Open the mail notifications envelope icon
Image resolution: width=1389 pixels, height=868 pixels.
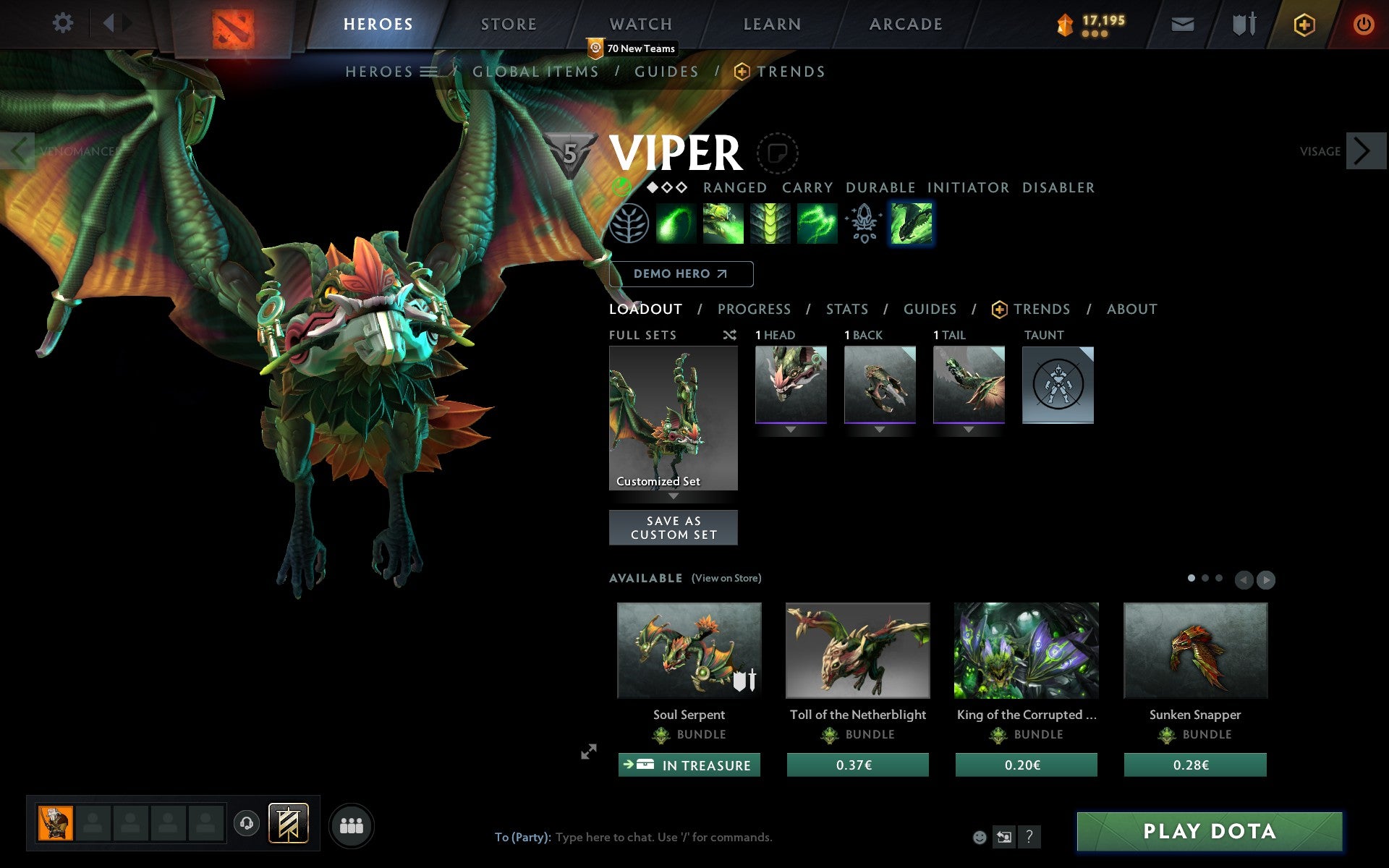coord(1182,24)
